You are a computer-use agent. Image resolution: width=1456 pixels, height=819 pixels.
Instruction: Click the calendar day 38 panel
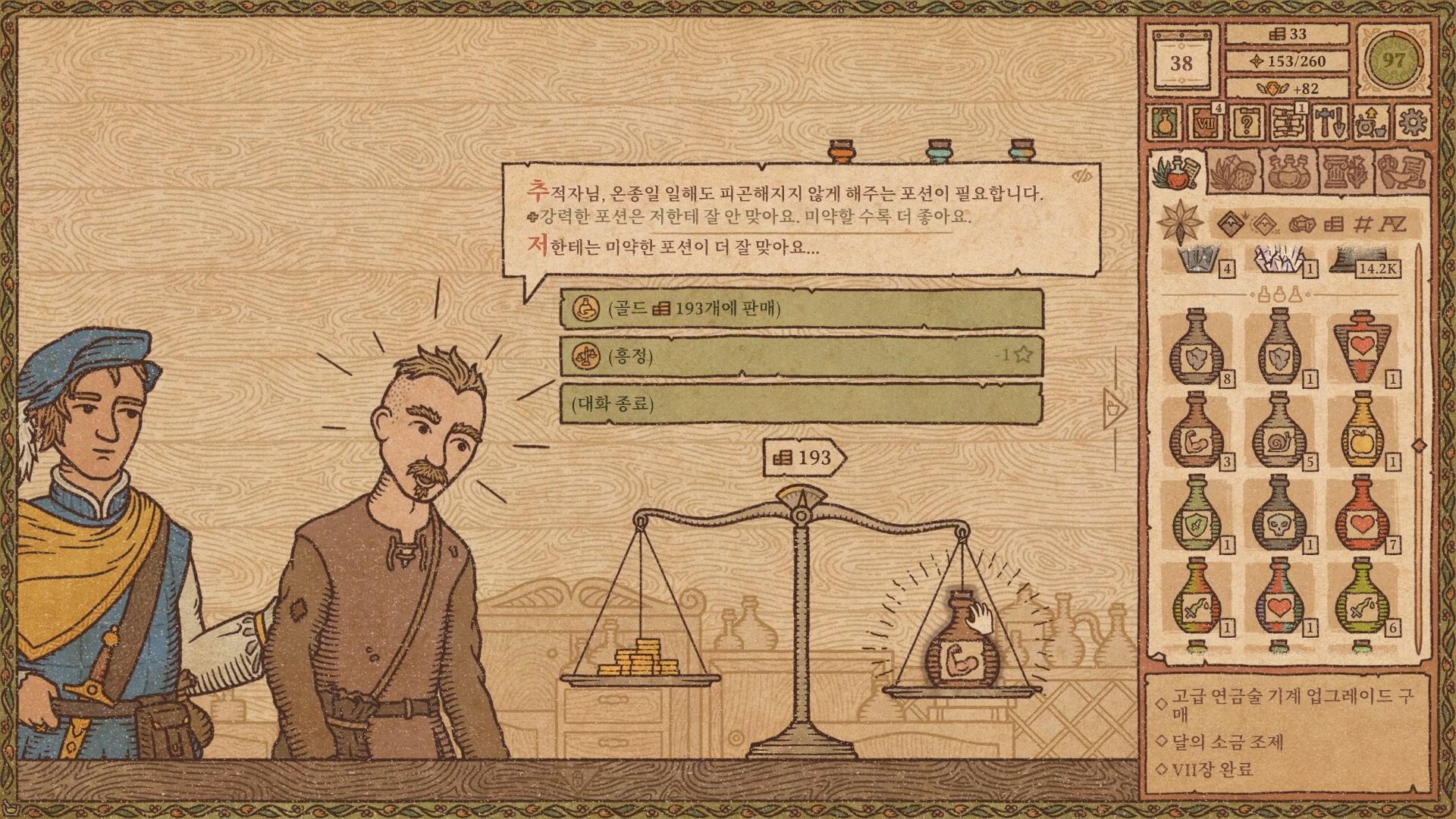(x=1181, y=61)
